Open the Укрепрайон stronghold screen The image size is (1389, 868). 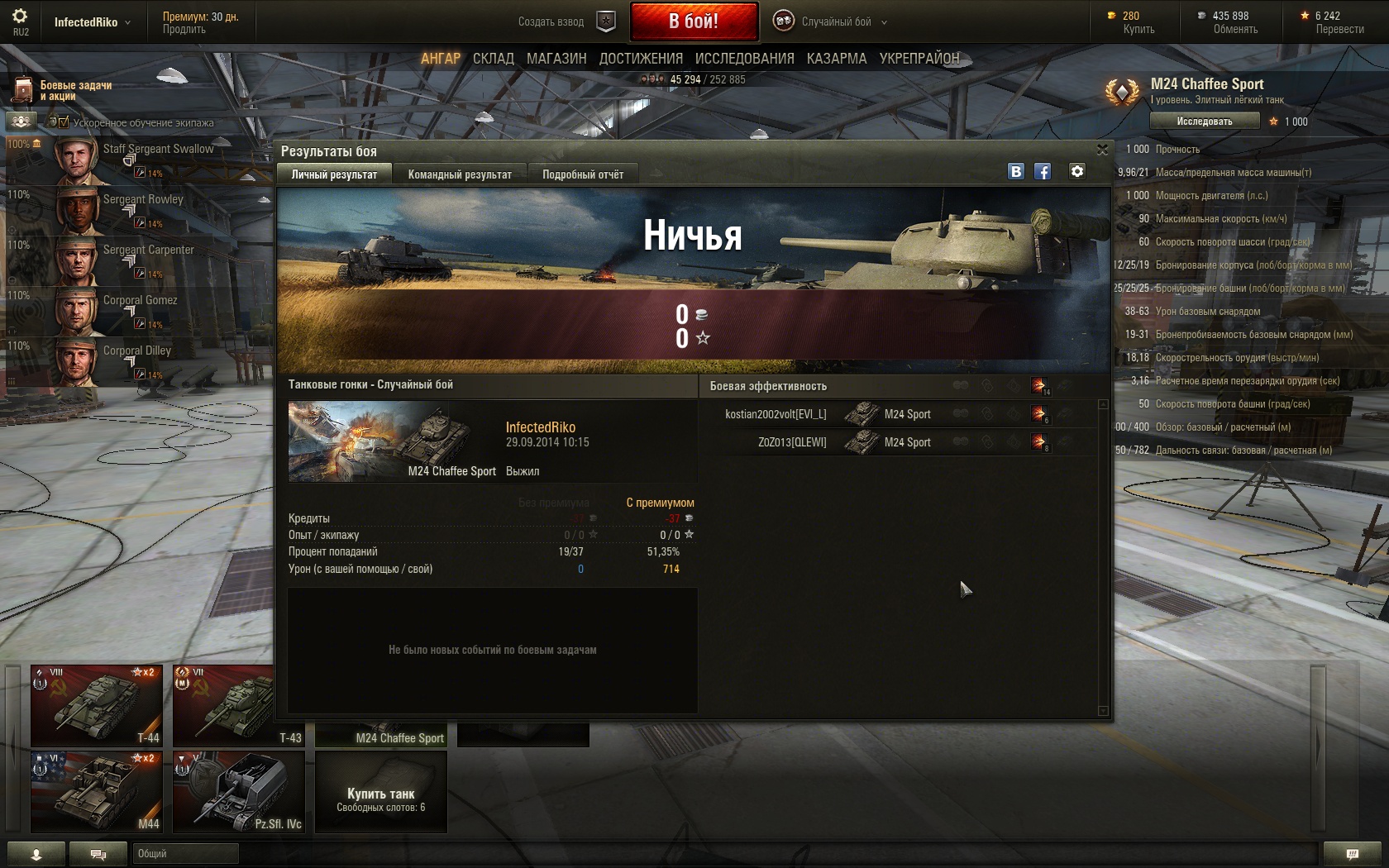[919, 59]
